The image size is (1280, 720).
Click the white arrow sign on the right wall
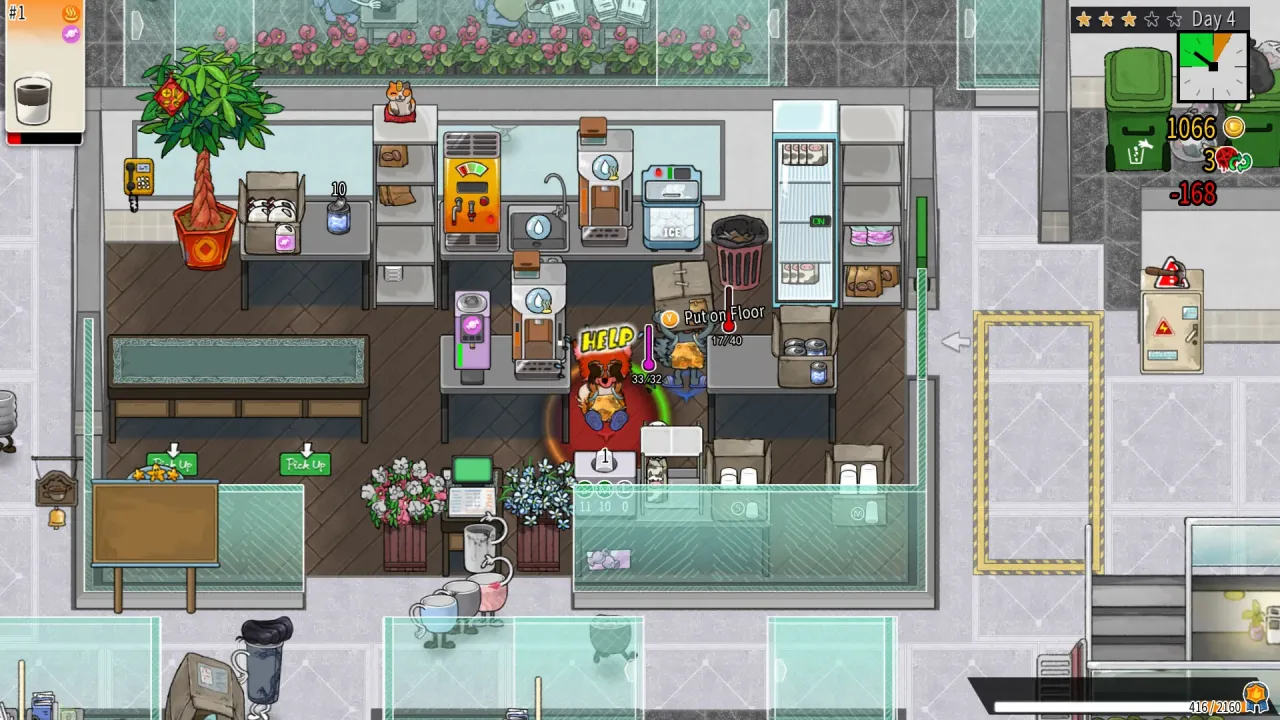tap(956, 342)
